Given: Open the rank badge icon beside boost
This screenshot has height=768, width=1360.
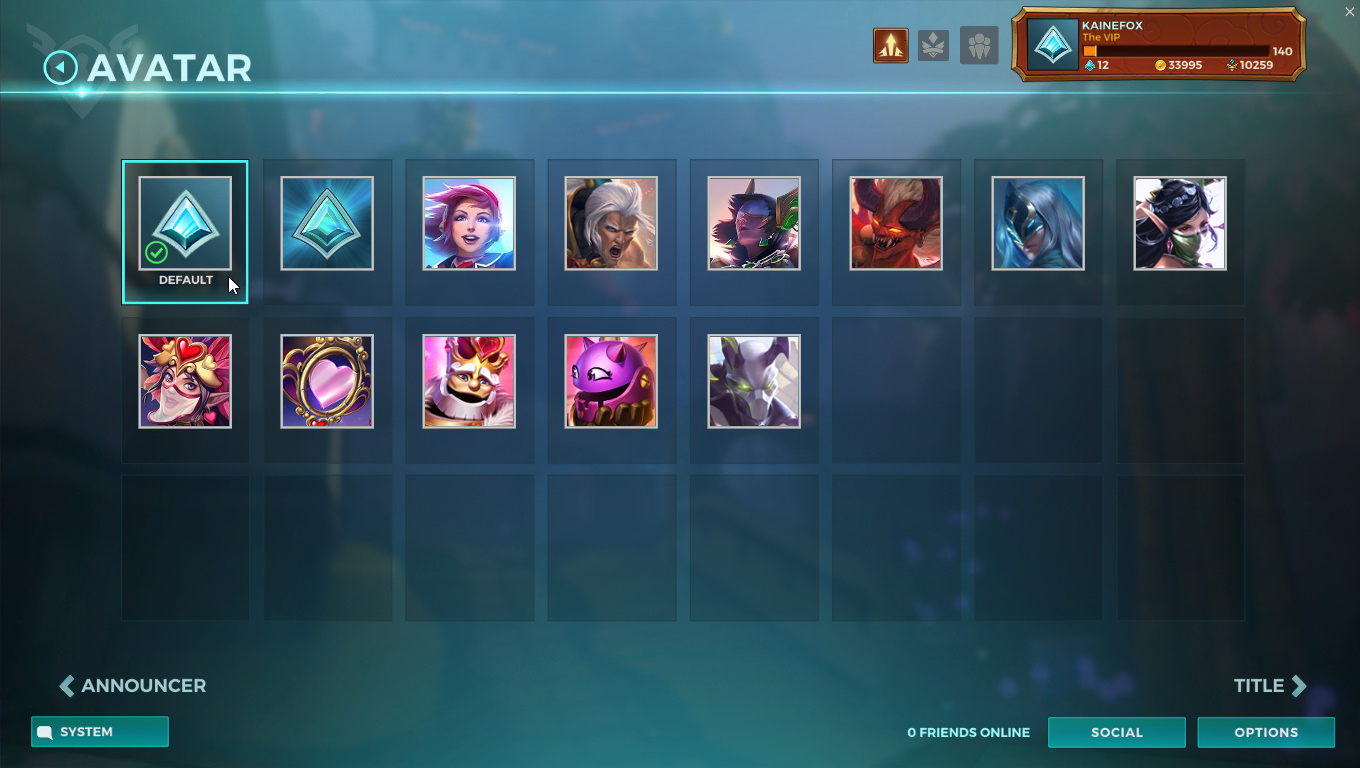Looking at the screenshot, I should point(934,44).
